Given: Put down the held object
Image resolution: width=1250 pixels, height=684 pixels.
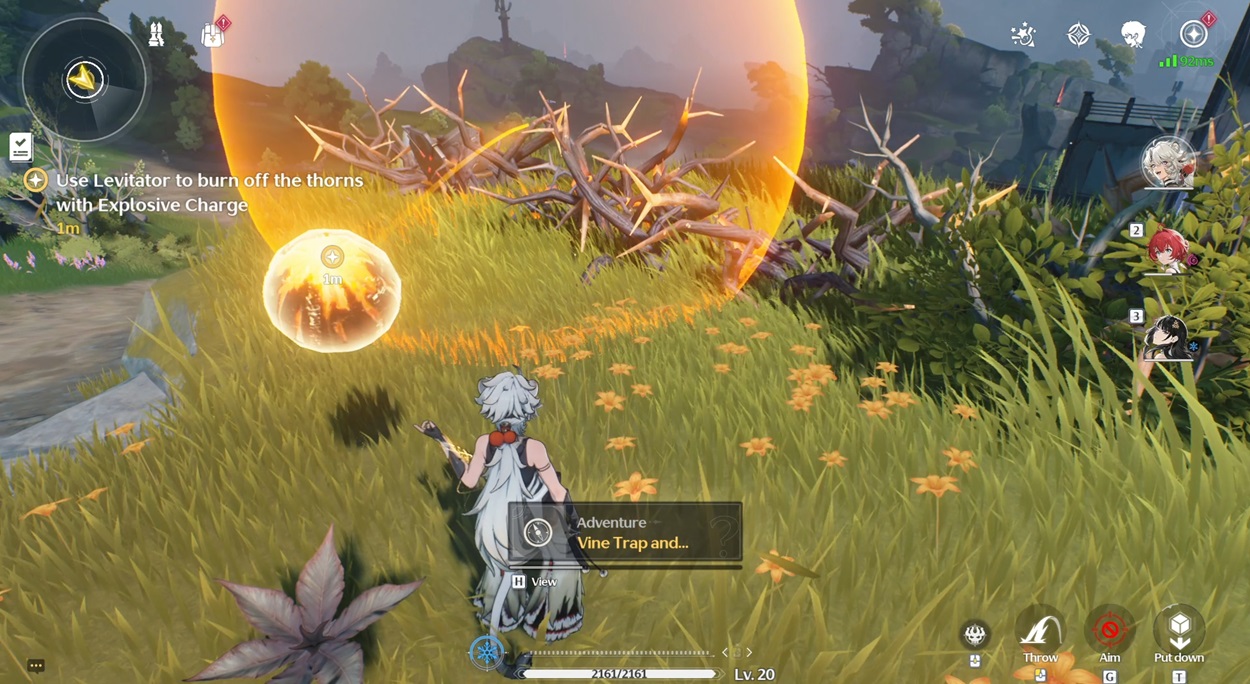Looking at the screenshot, I should point(1179,631).
